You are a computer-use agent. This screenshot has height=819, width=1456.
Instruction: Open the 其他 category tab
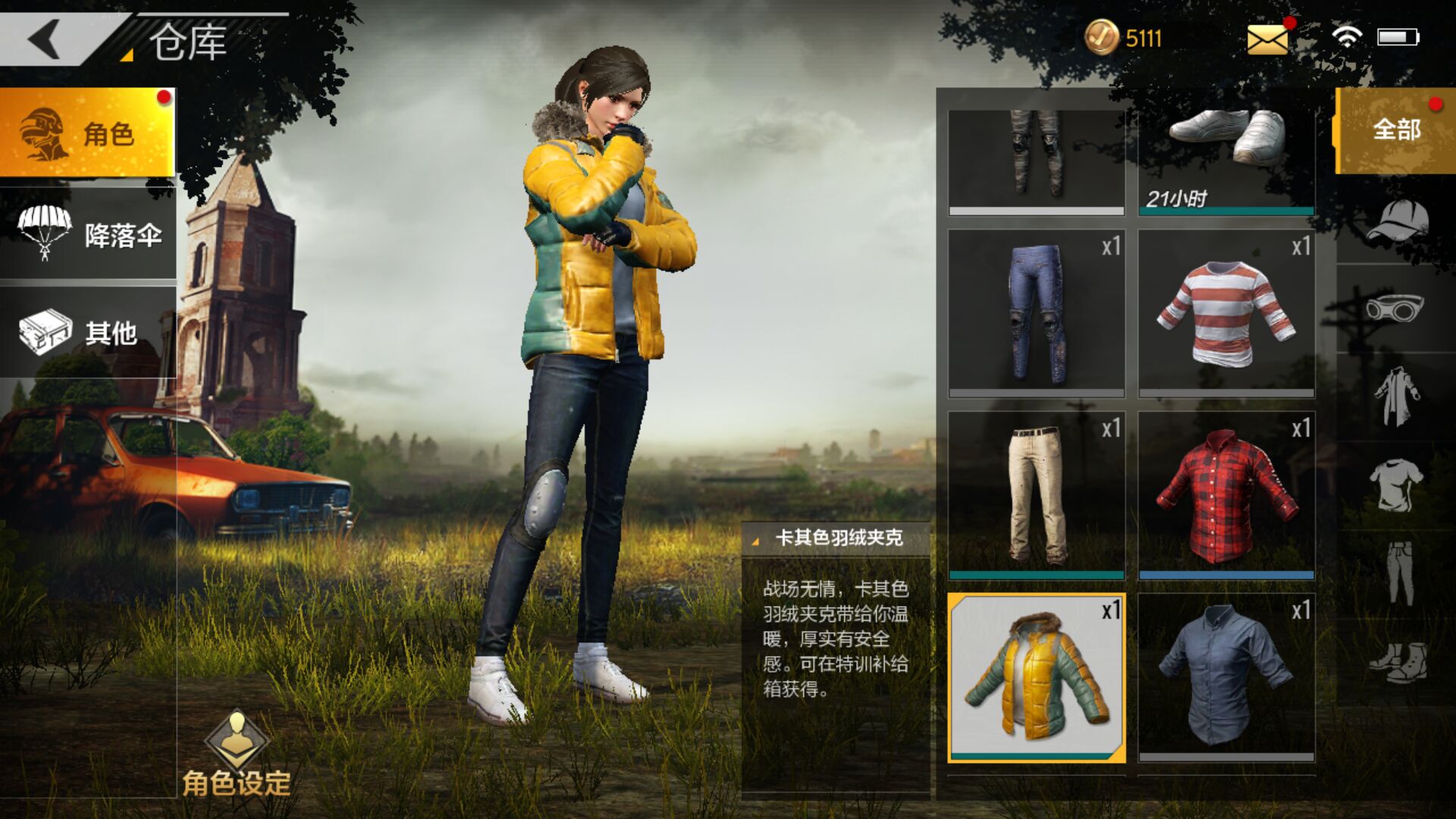(x=87, y=331)
